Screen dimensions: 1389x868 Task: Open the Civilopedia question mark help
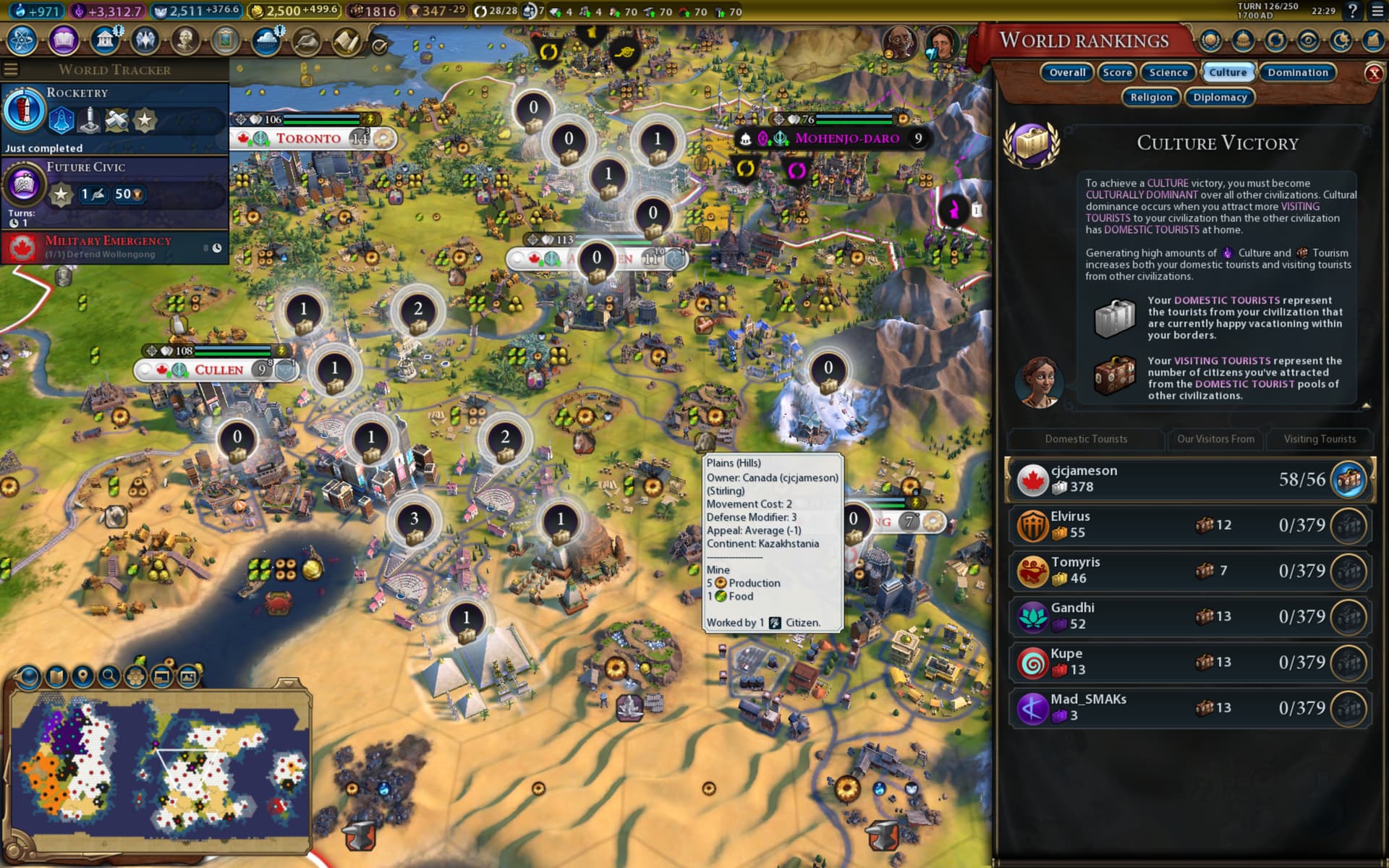[1352, 12]
